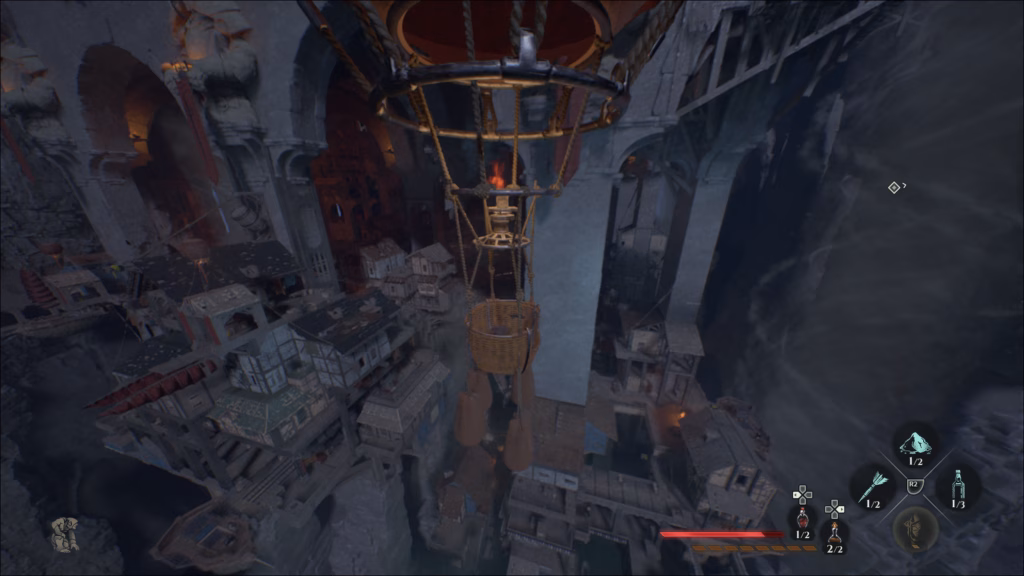This screenshot has height=576, width=1024.
Task: Use the red health potion flask
Action: click(x=802, y=518)
